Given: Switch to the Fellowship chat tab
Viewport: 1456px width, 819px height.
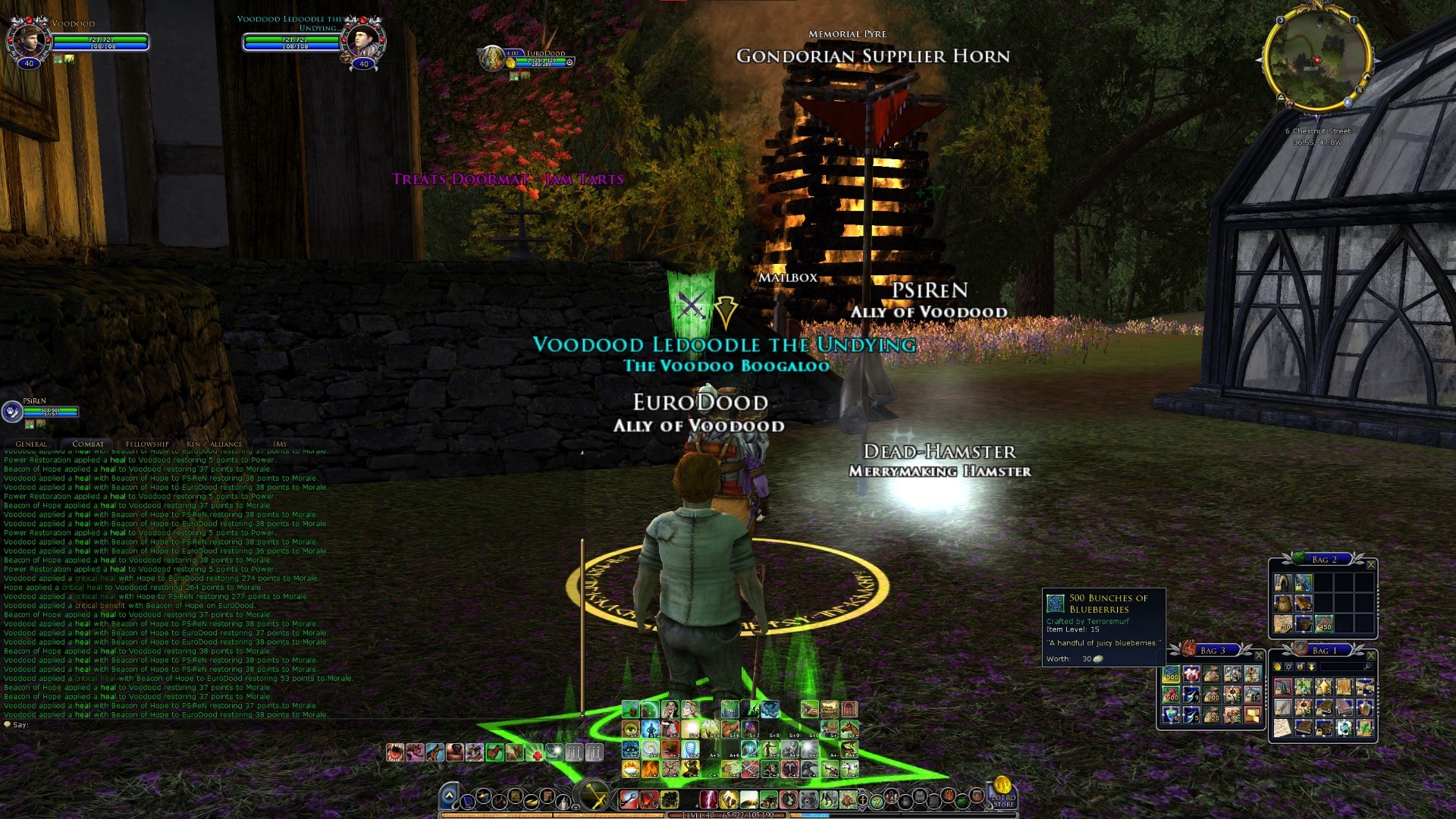Looking at the screenshot, I should pos(147,444).
